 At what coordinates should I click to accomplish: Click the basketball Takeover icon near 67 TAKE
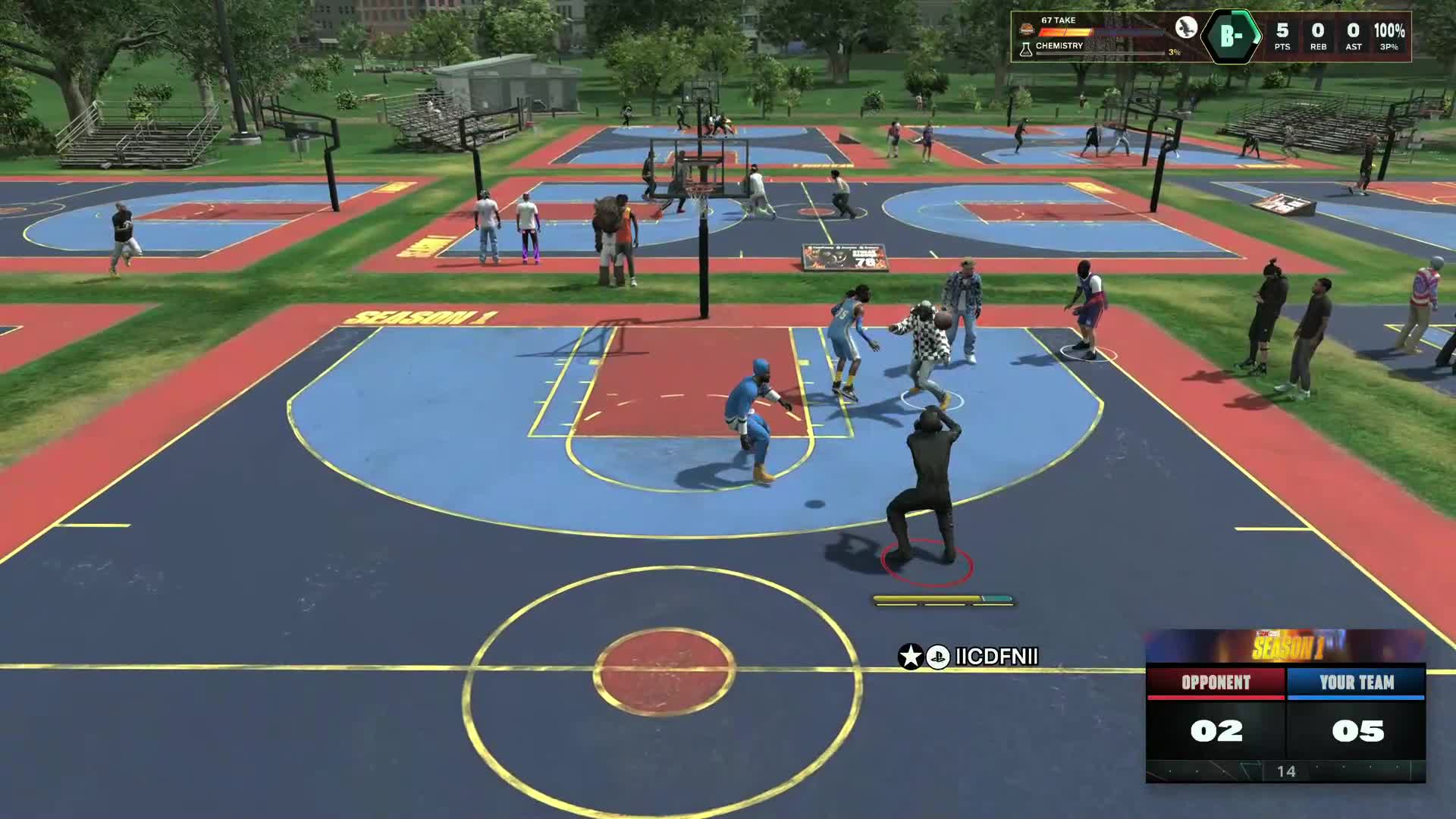(1028, 30)
